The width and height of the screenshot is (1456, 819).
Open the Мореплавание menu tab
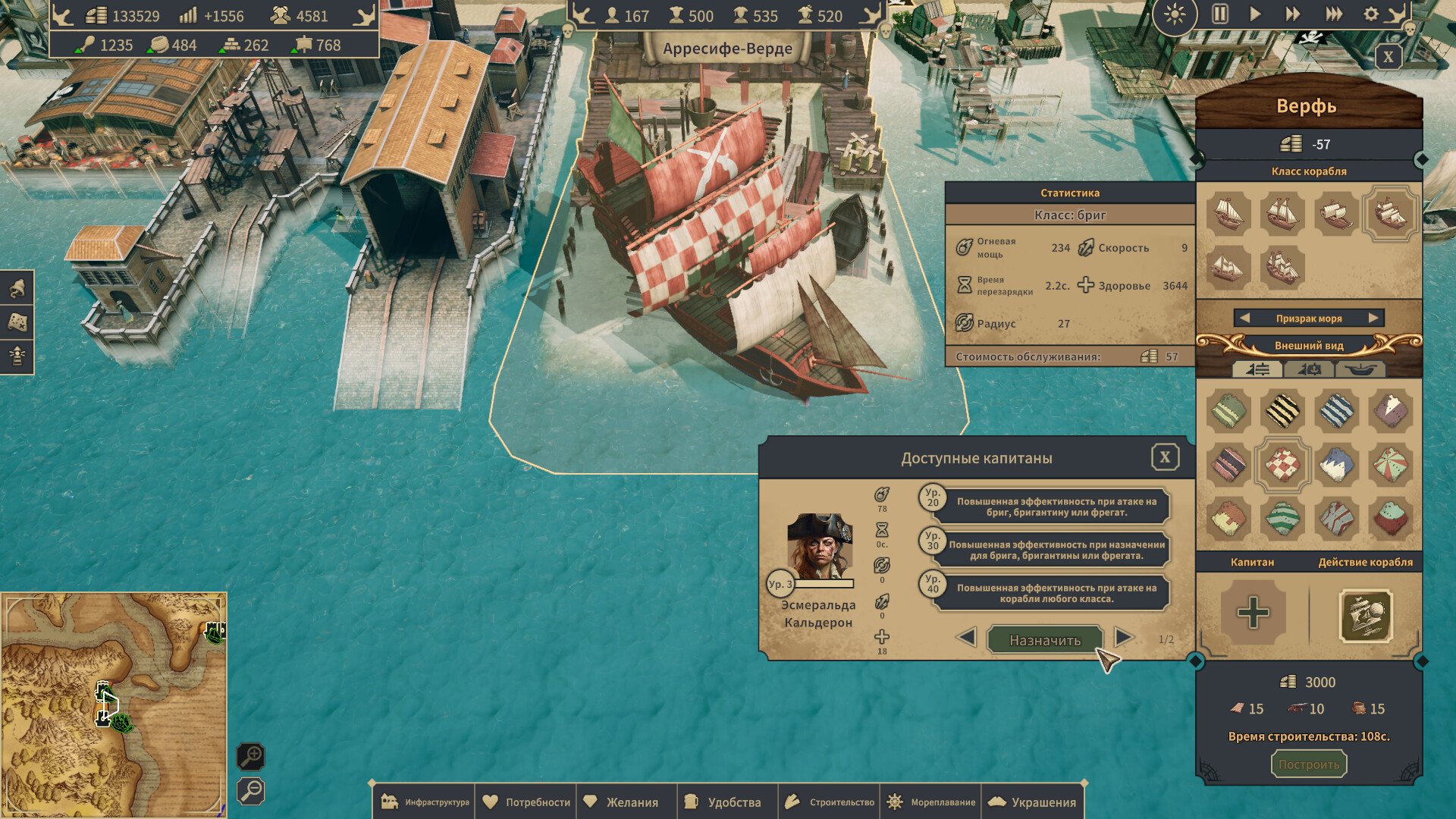click(x=930, y=801)
